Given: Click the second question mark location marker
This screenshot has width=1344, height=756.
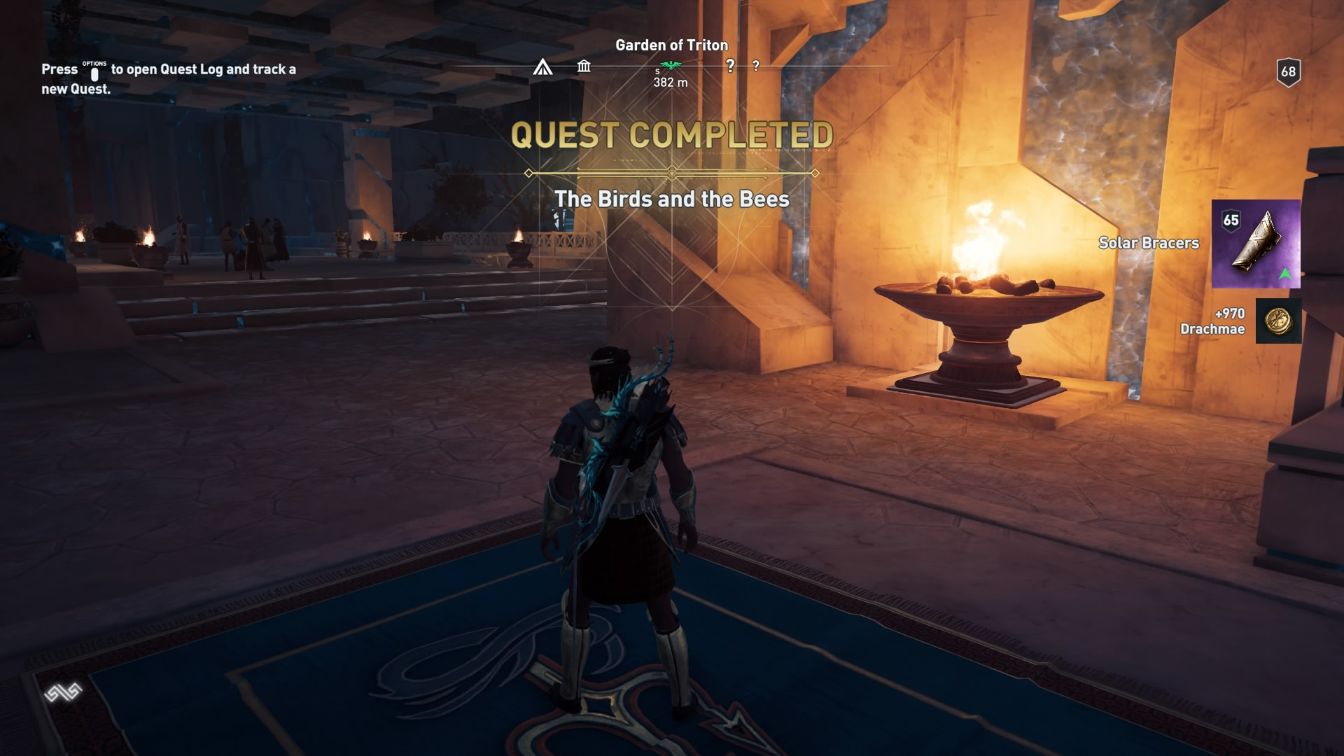Looking at the screenshot, I should pyautogui.click(x=756, y=67).
